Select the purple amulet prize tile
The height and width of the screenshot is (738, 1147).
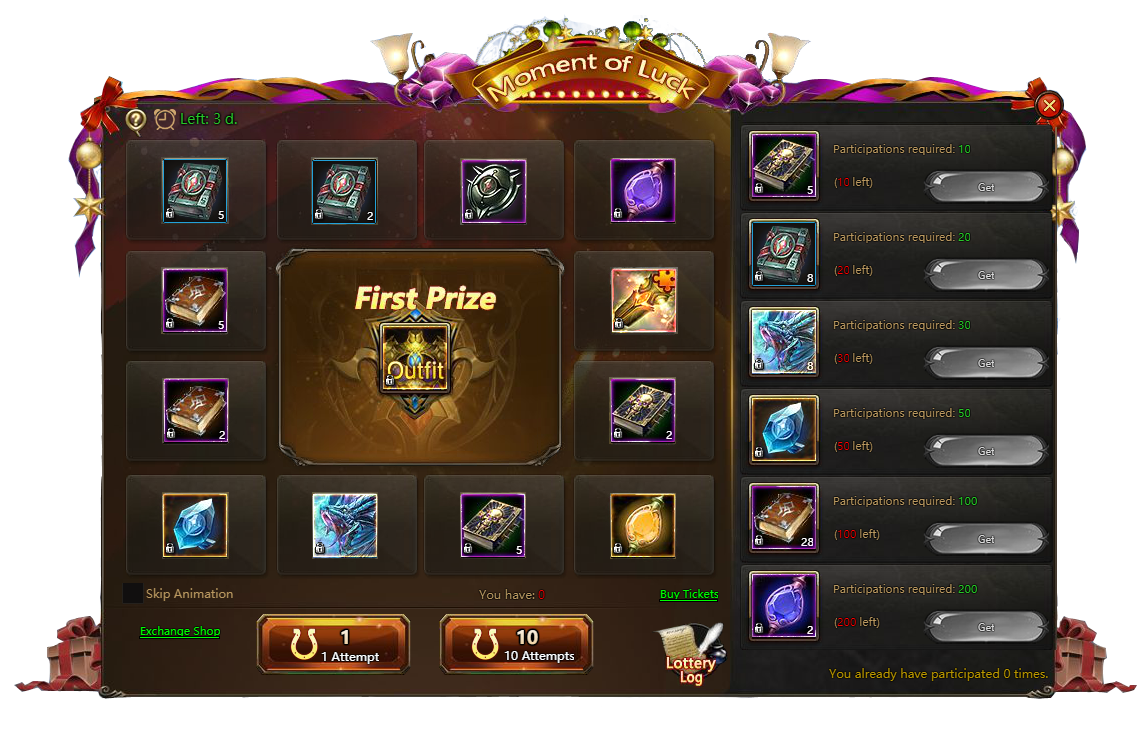643,190
